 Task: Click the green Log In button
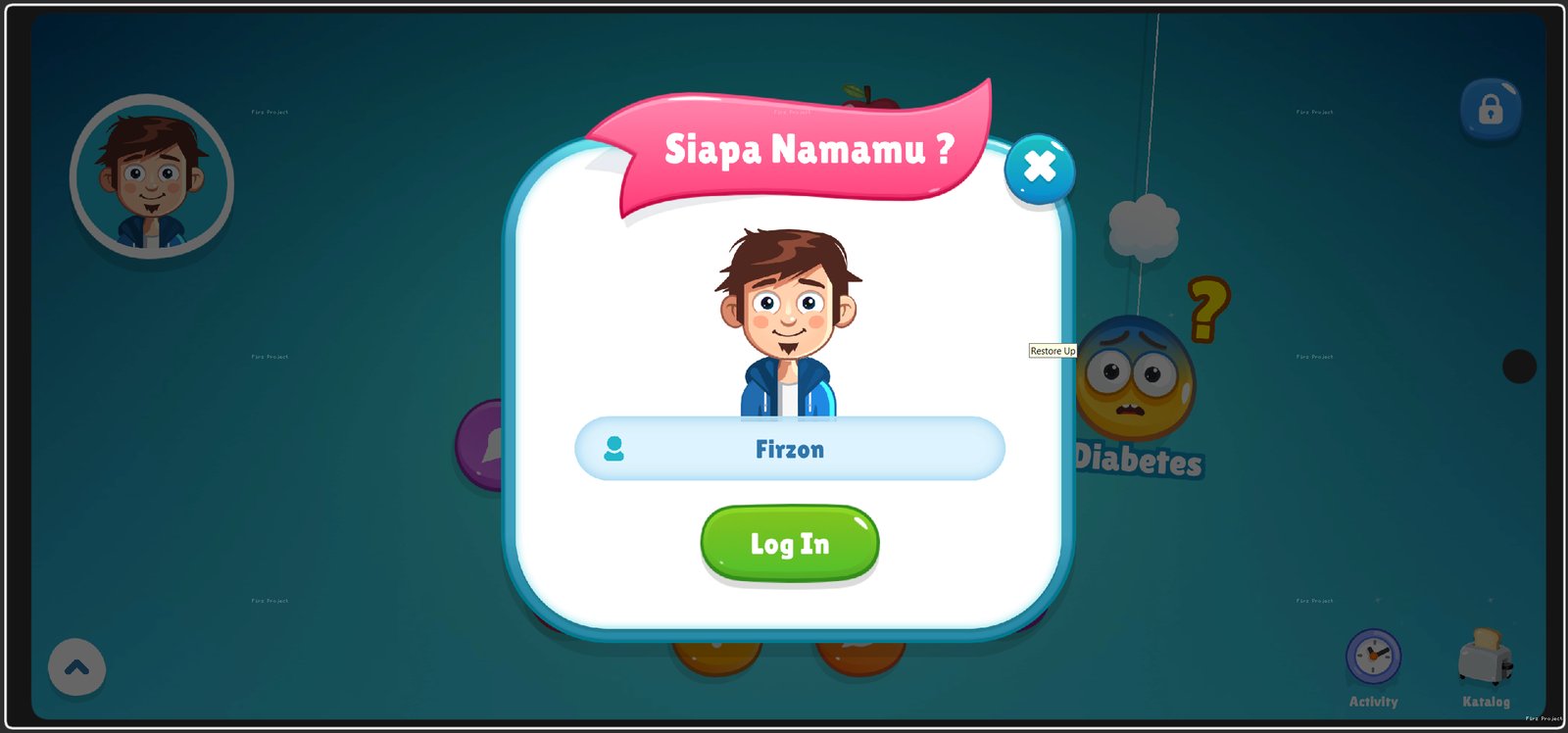tap(789, 543)
